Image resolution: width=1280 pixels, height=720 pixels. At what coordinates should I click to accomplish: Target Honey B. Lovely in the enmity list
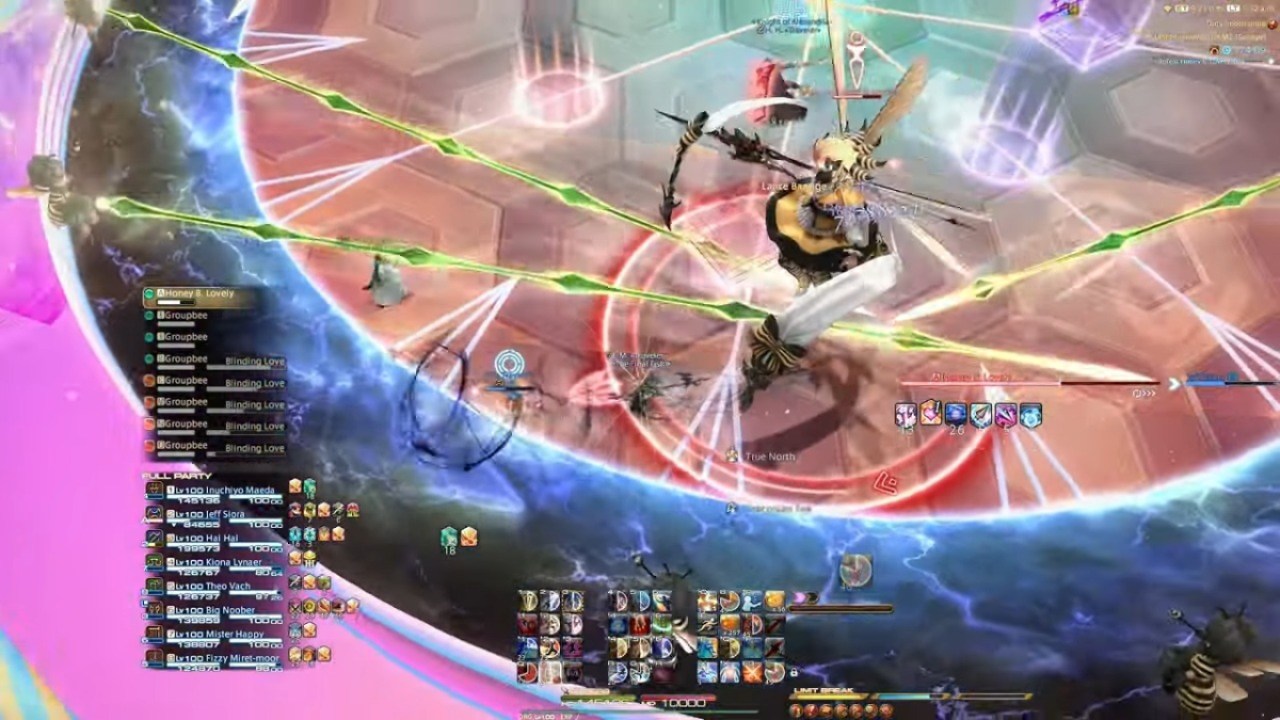point(205,294)
